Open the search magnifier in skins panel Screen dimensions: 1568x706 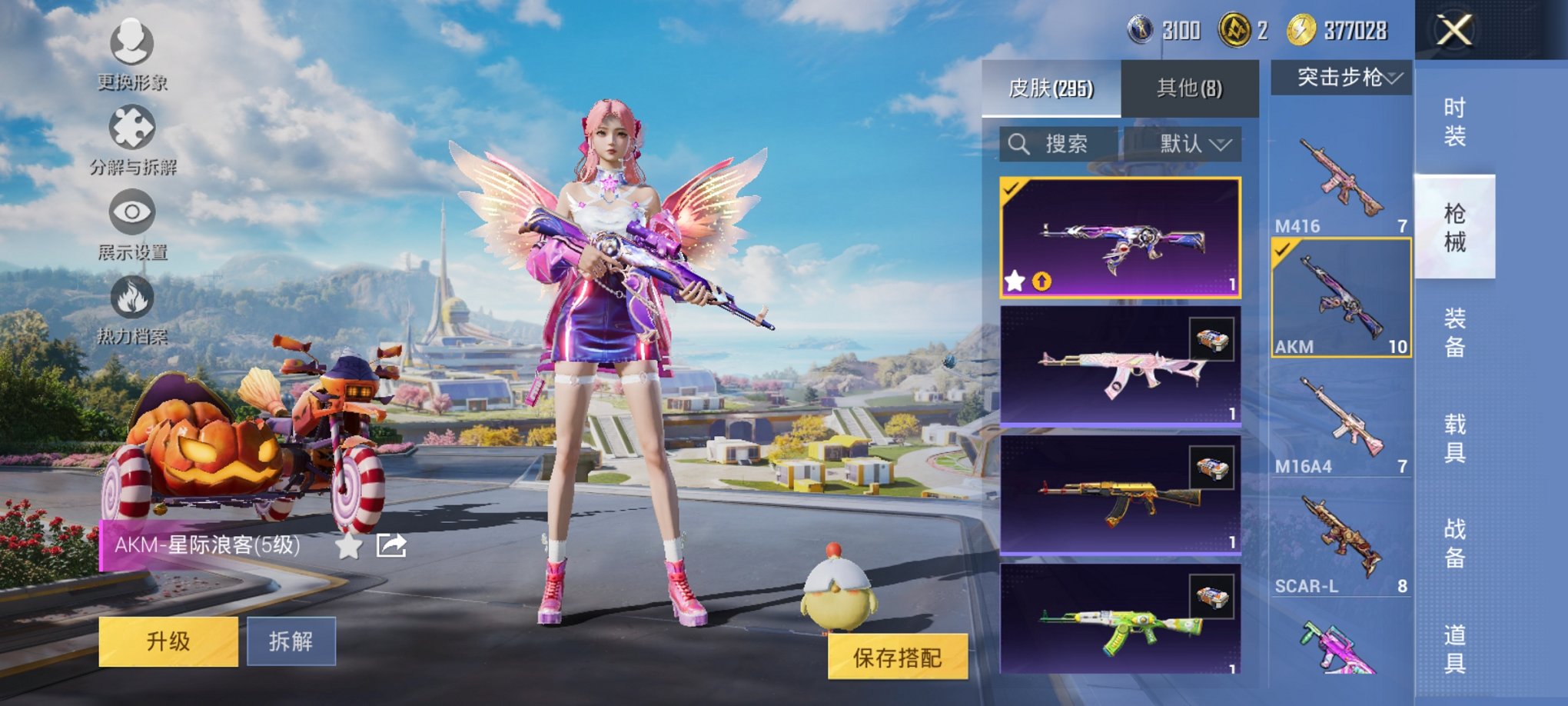coord(1020,143)
